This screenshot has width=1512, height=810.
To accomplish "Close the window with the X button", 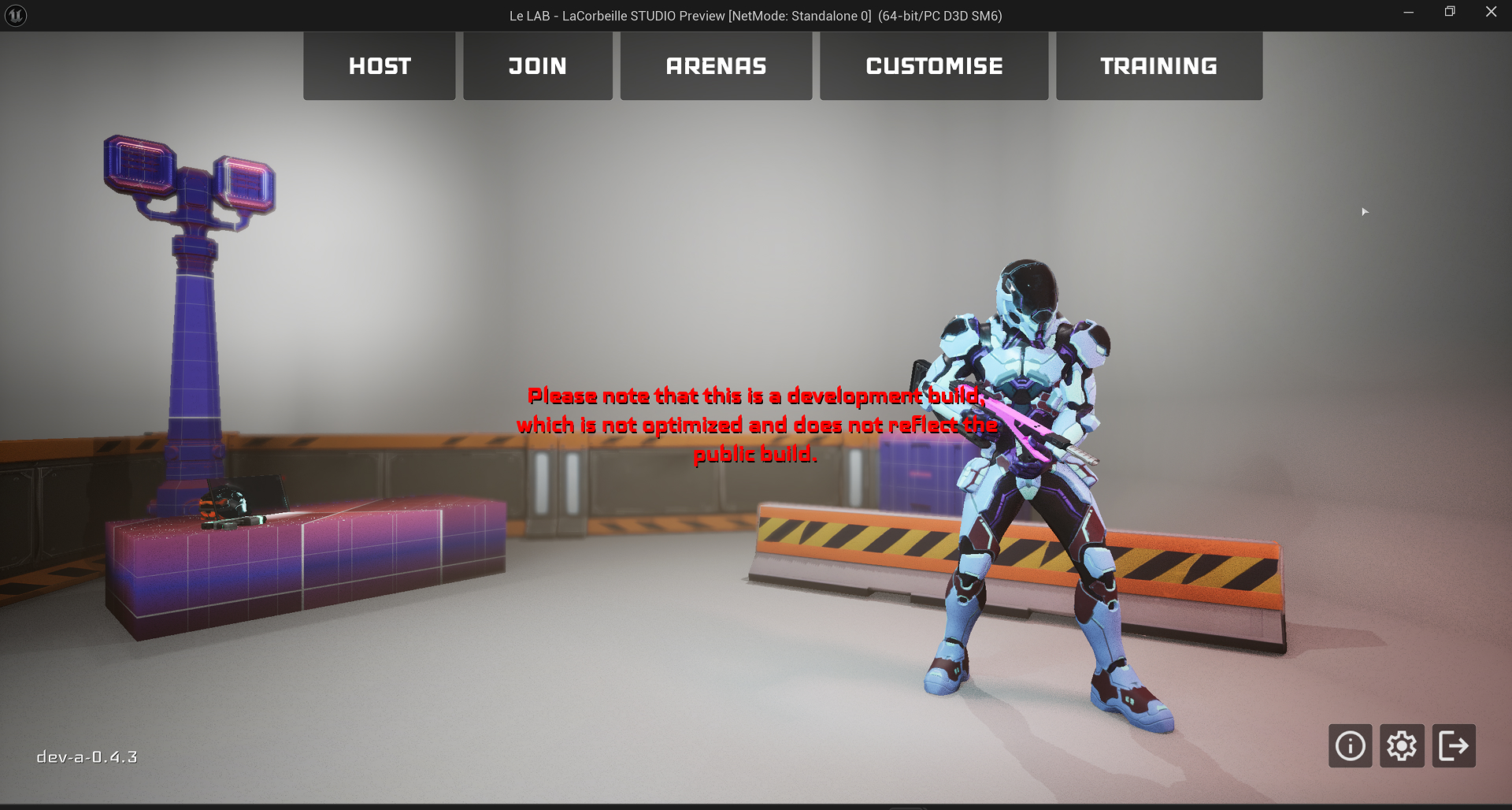I will 1491,13.
